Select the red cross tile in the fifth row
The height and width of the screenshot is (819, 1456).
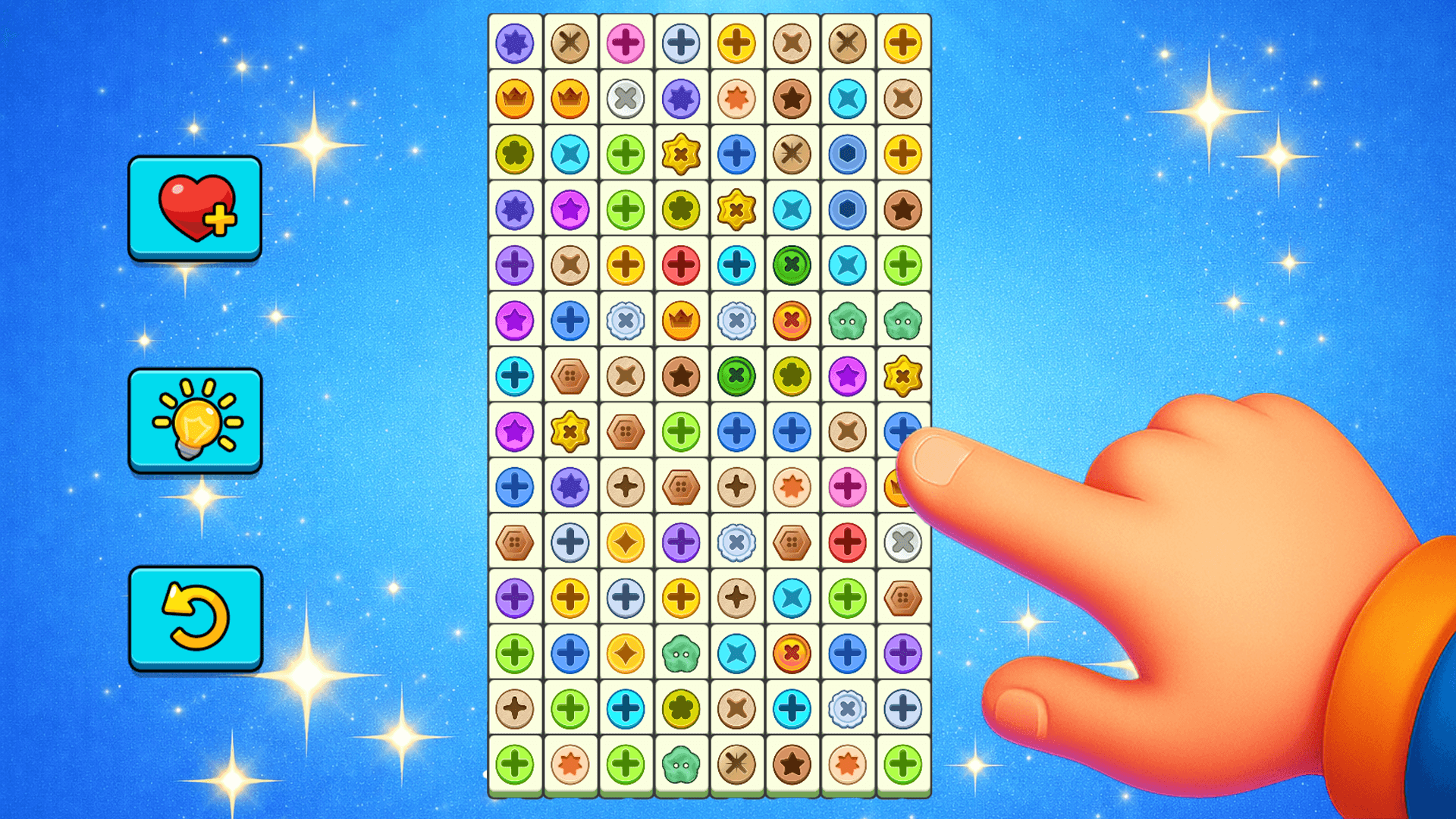680,265
